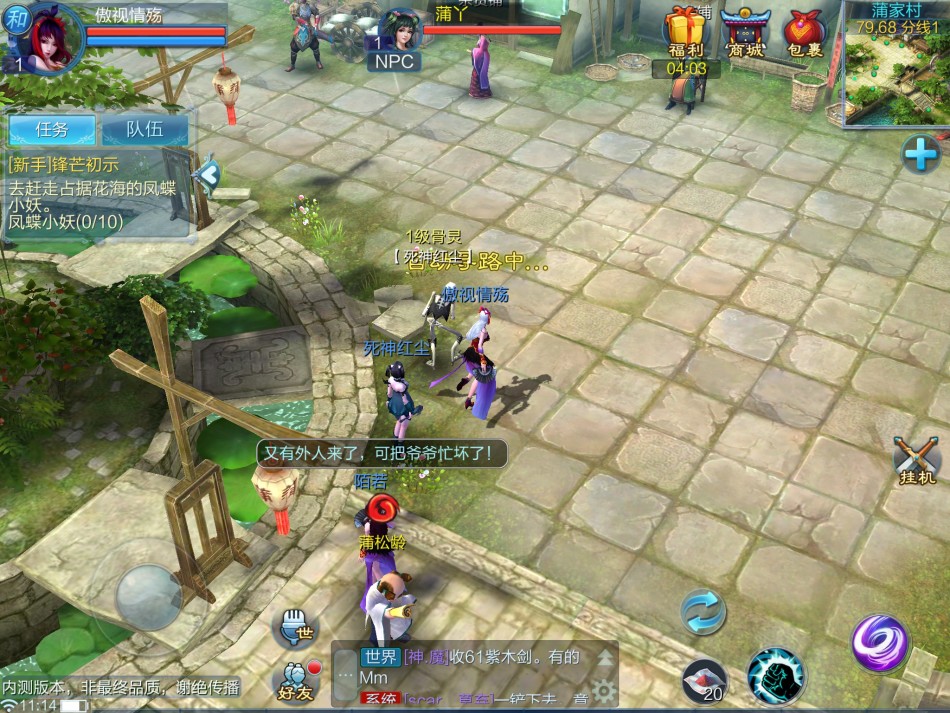Open the 好友 friends list
This screenshot has height=713, width=950.
point(297,680)
